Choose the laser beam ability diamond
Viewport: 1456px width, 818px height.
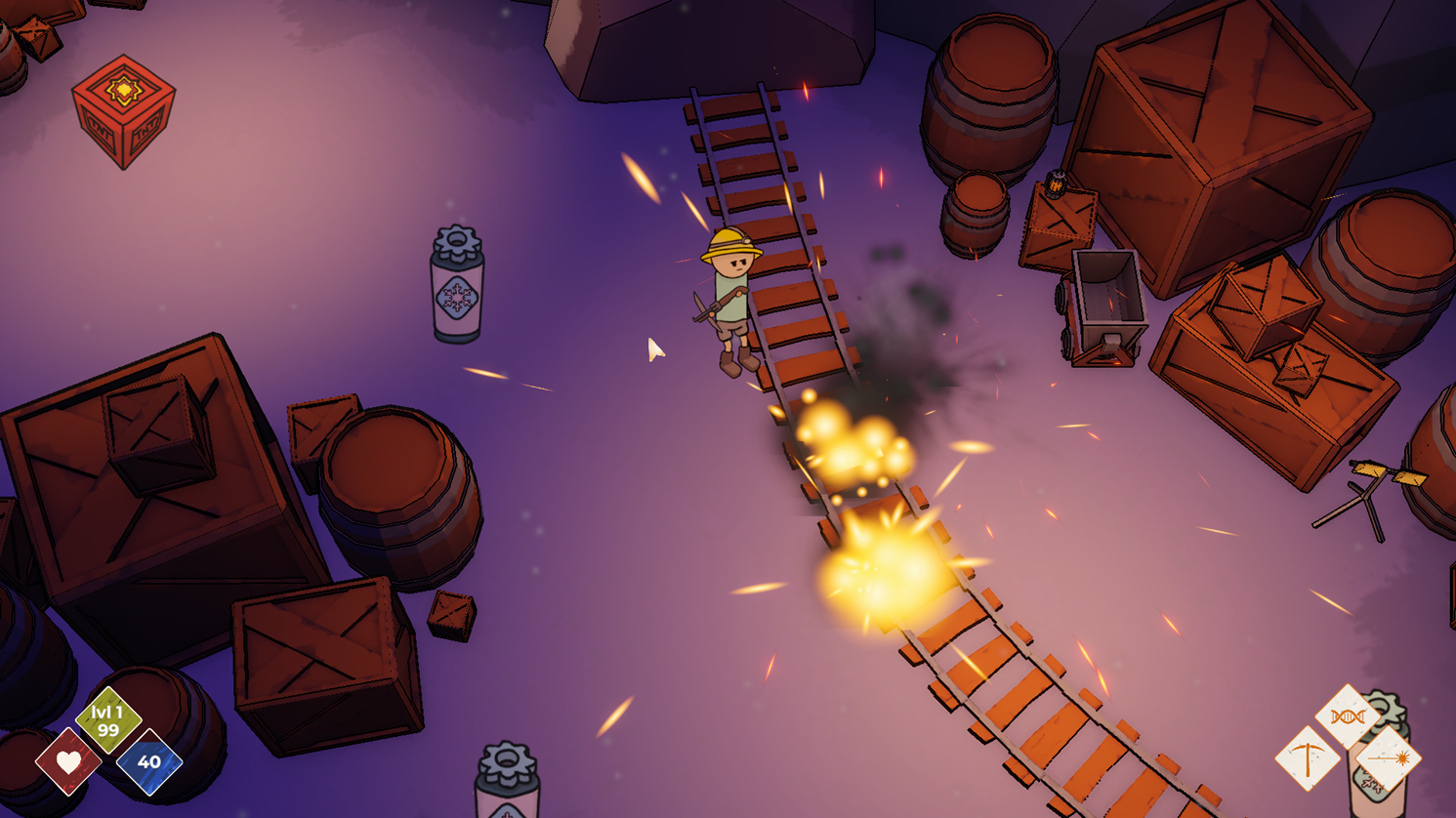pos(1388,758)
